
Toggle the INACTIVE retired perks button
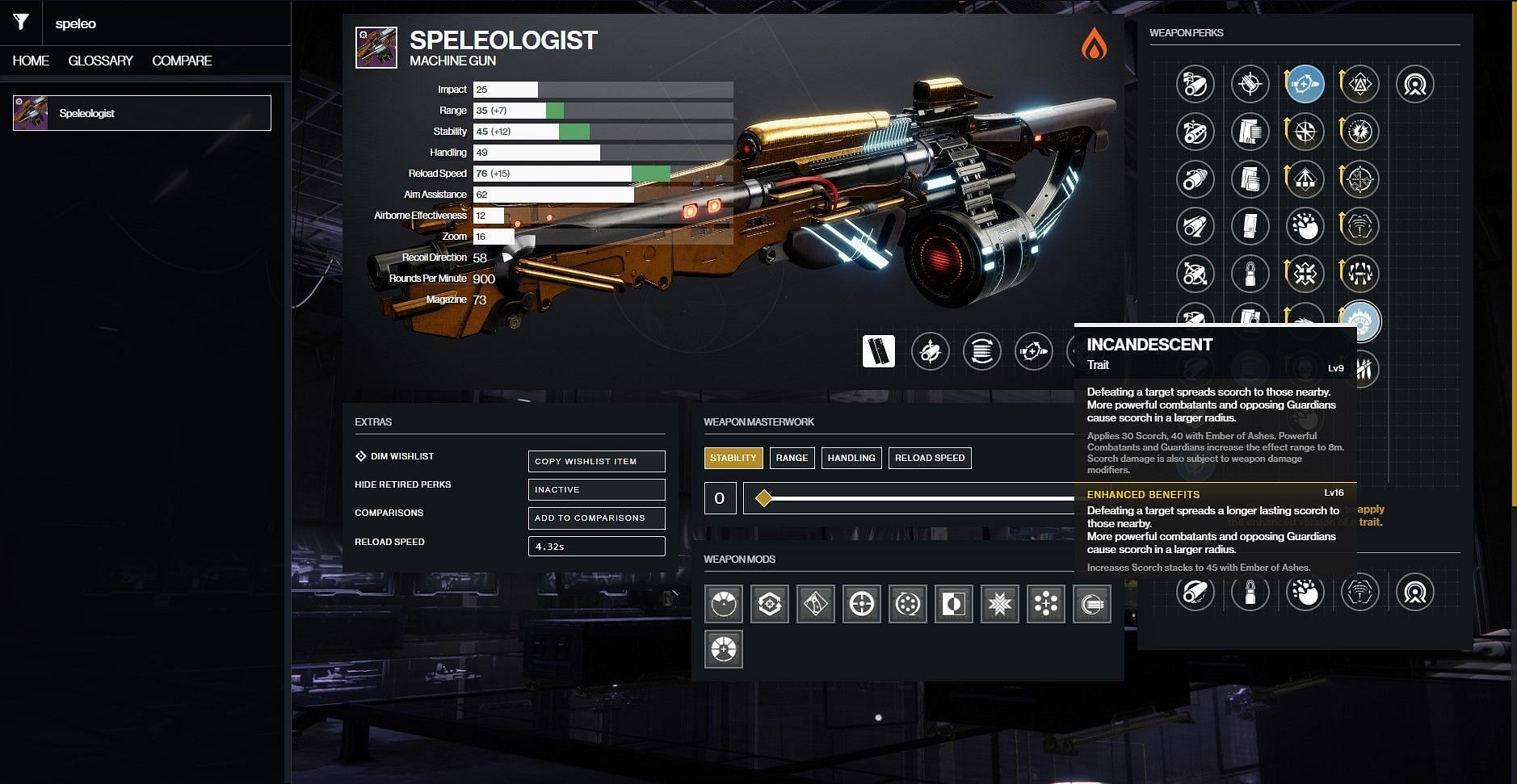pyautogui.click(x=596, y=489)
